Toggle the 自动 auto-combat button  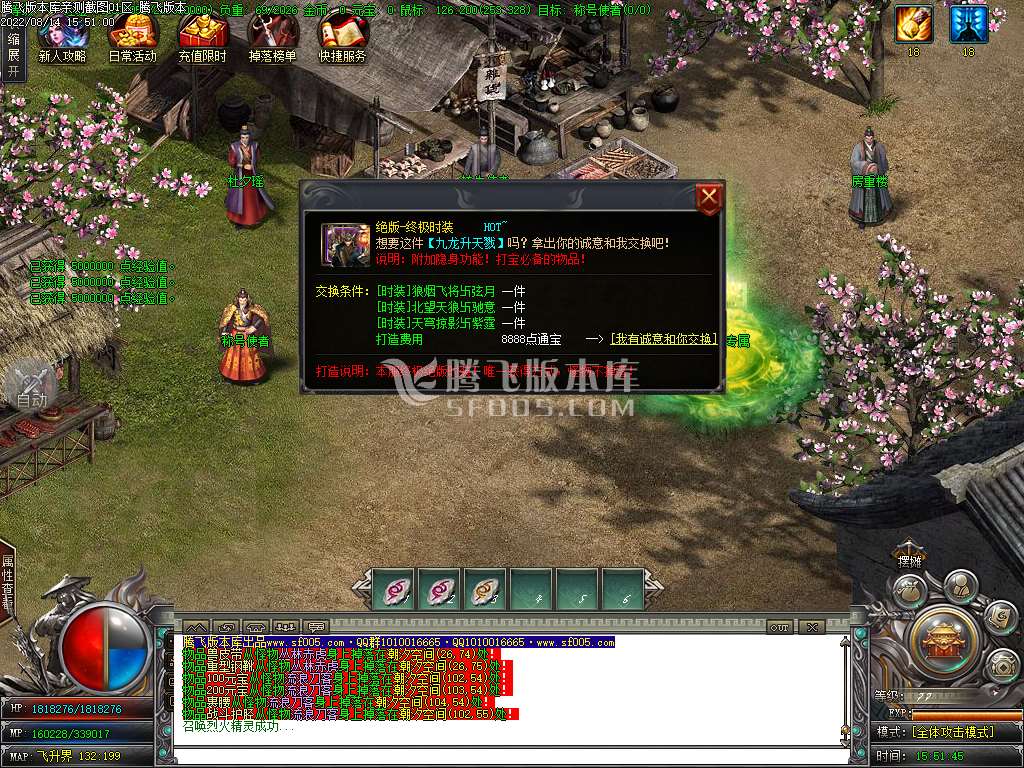click(x=30, y=385)
